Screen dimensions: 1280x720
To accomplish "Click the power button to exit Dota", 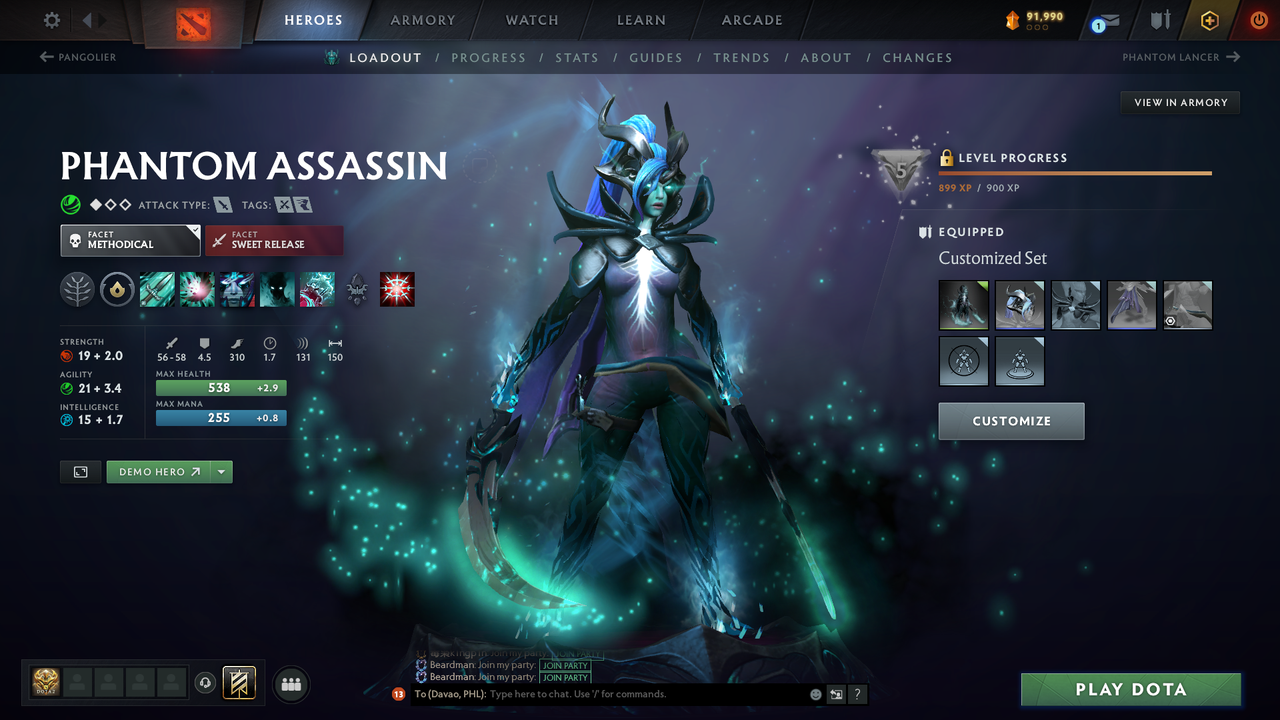I will [x=1257, y=19].
